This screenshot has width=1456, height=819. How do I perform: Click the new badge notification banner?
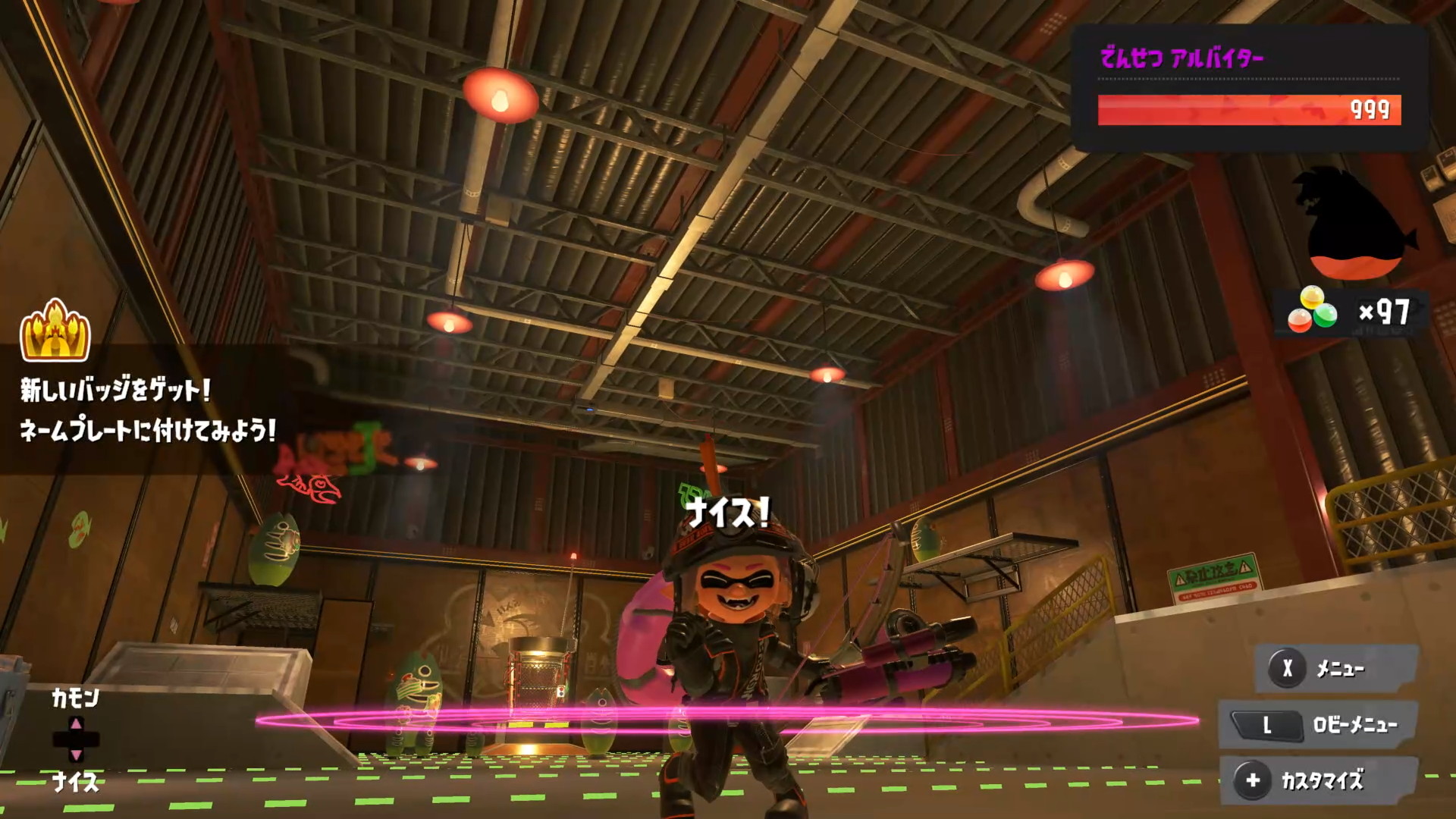point(147,410)
